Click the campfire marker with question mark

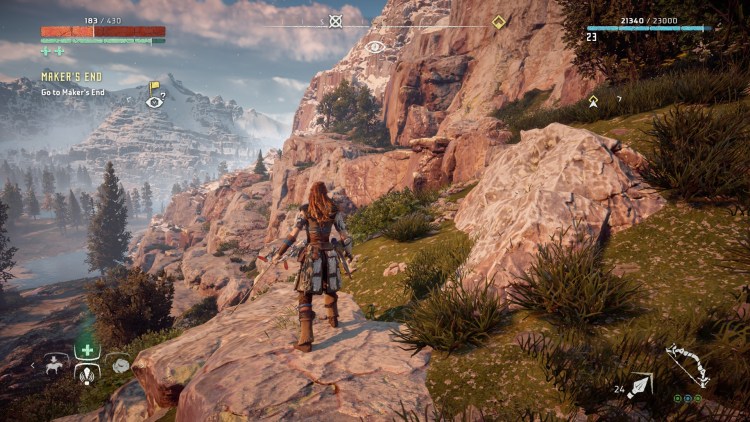(x=593, y=101)
